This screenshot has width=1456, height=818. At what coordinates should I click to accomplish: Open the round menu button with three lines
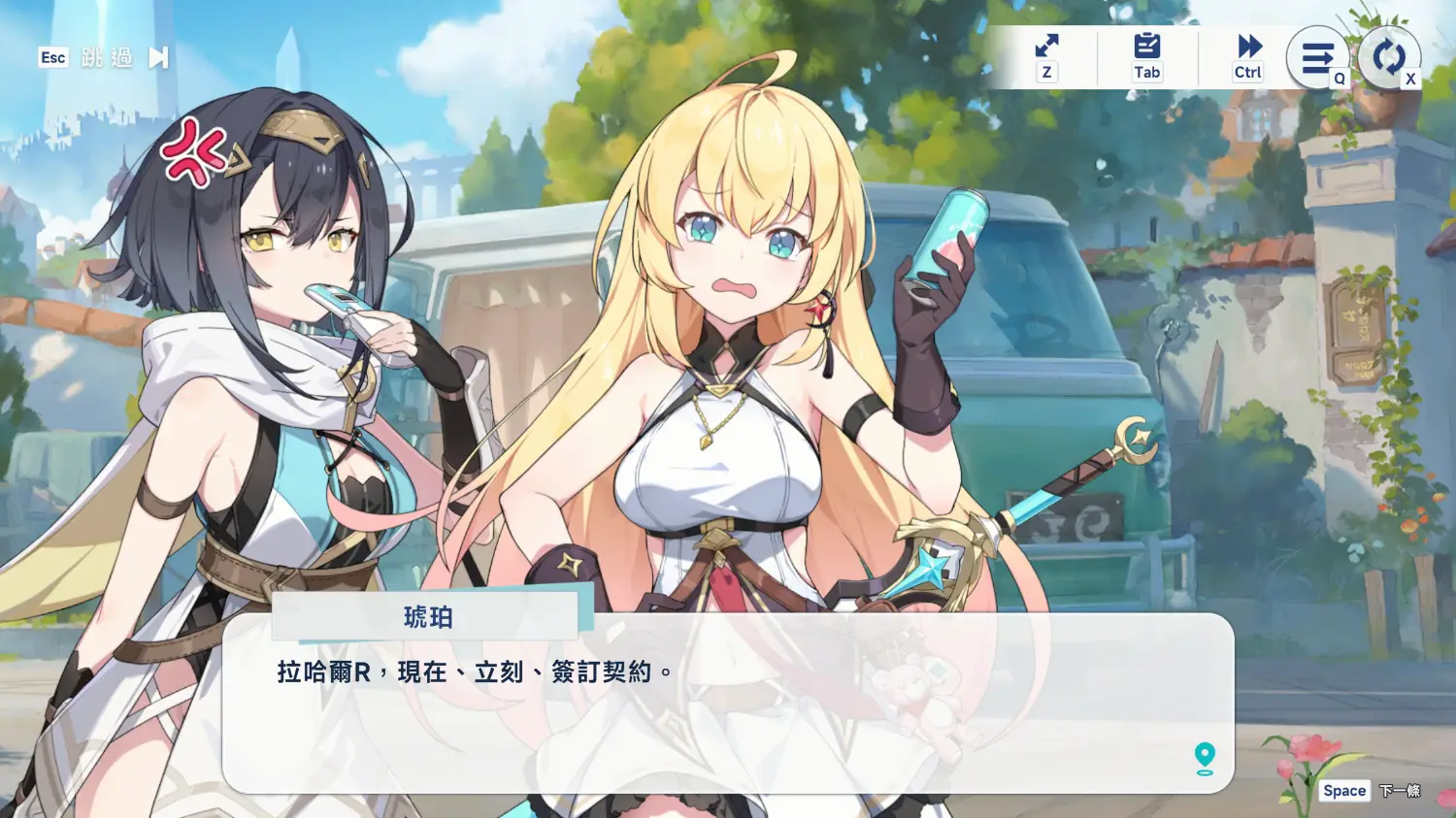coord(1317,58)
